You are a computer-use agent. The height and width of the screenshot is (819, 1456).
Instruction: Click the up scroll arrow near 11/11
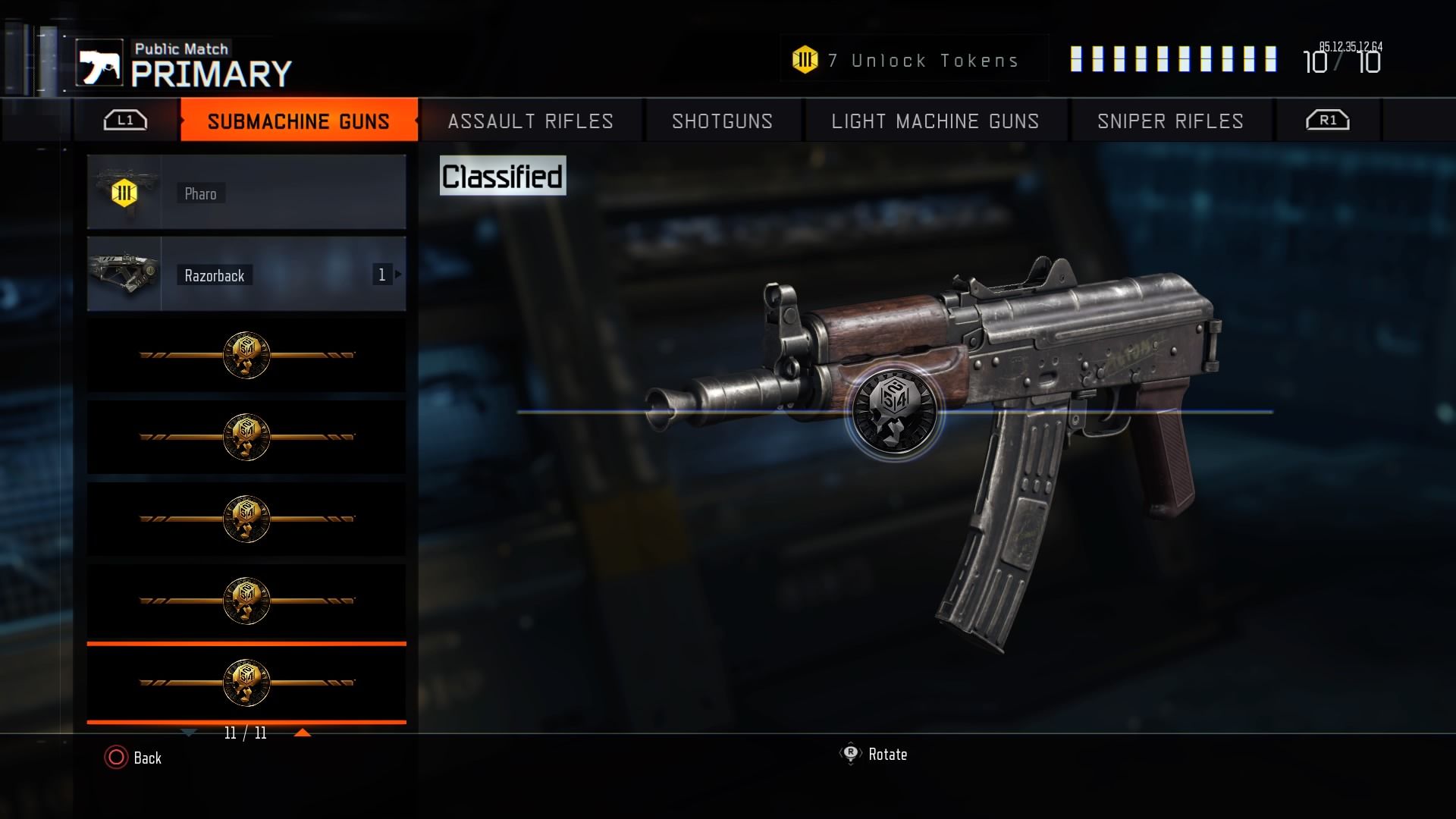click(x=305, y=733)
